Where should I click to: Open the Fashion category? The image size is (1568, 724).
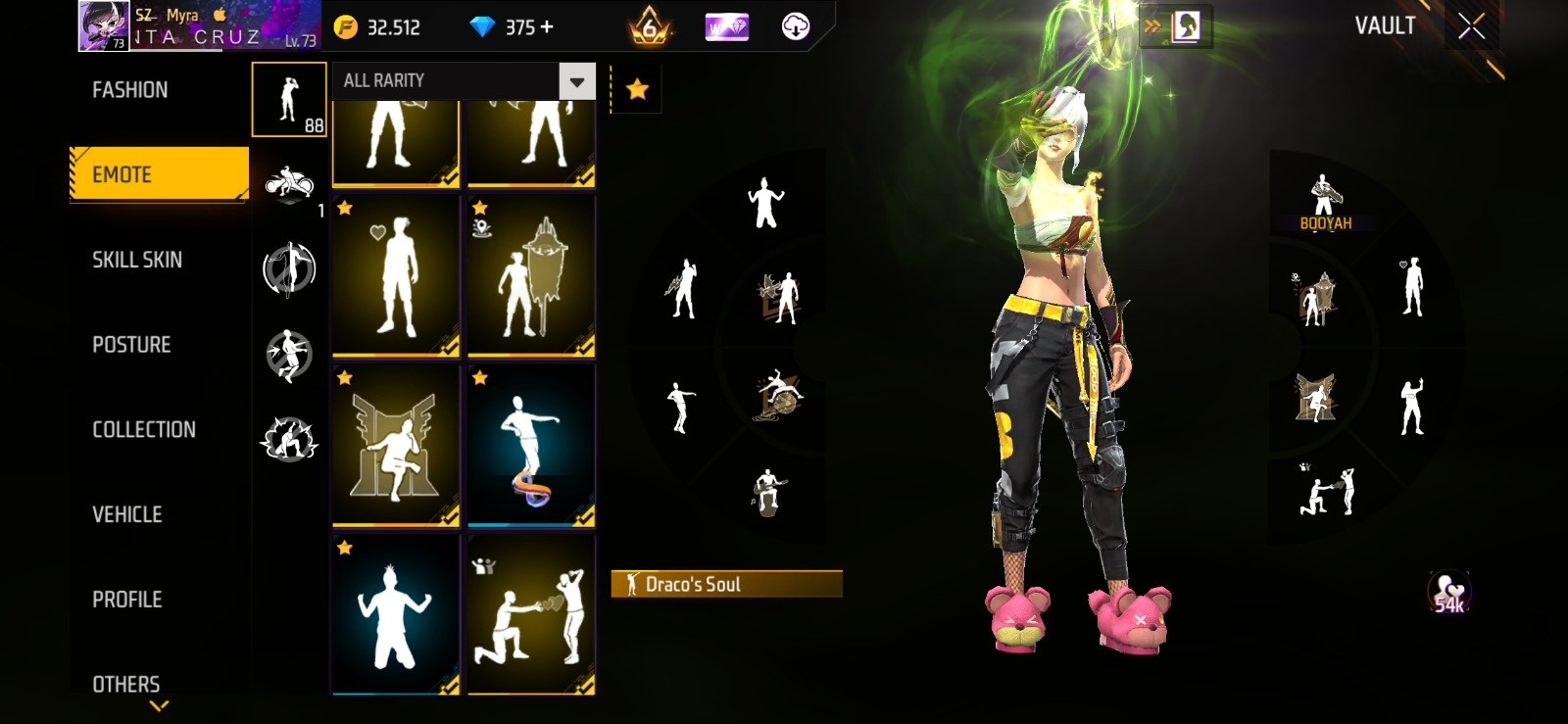130,90
